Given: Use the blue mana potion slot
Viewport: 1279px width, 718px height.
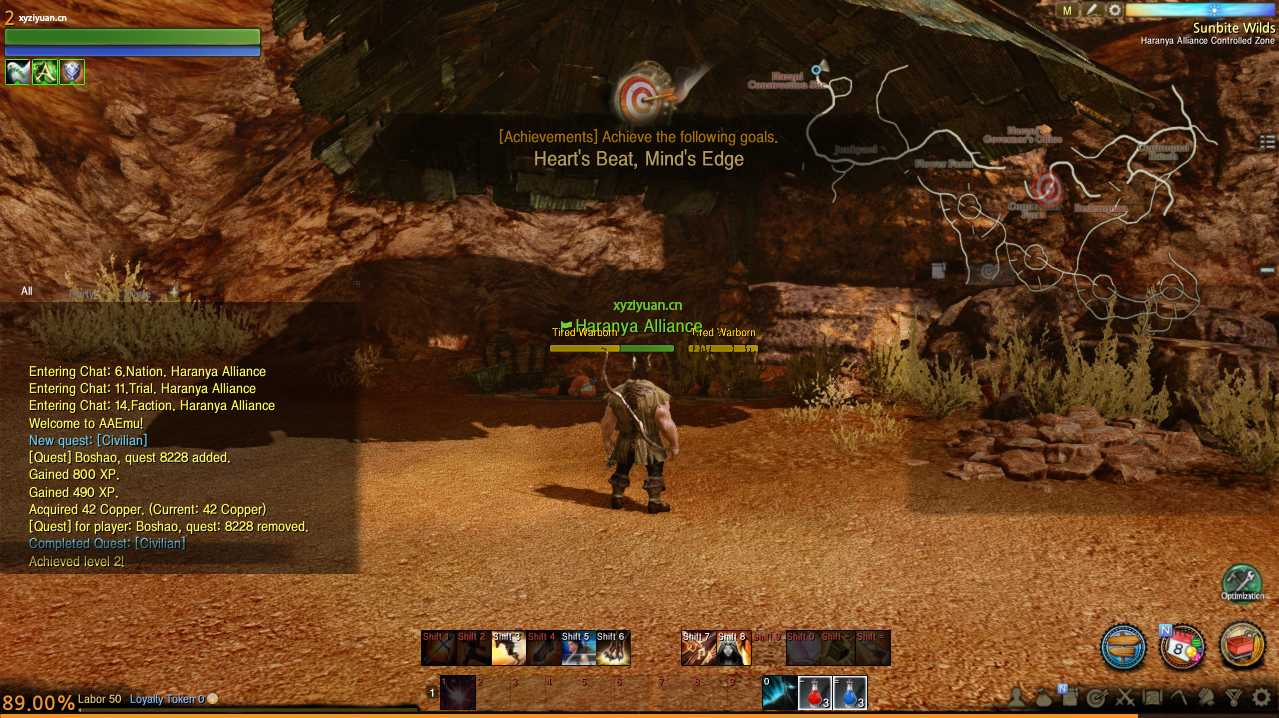Looking at the screenshot, I should (x=849, y=692).
